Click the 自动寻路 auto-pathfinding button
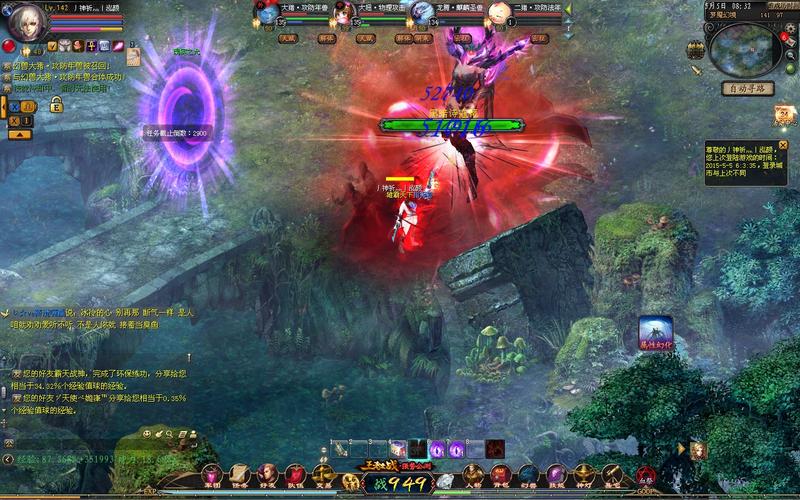Image resolution: width=800 pixels, height=500 pixels. point(747,88)
